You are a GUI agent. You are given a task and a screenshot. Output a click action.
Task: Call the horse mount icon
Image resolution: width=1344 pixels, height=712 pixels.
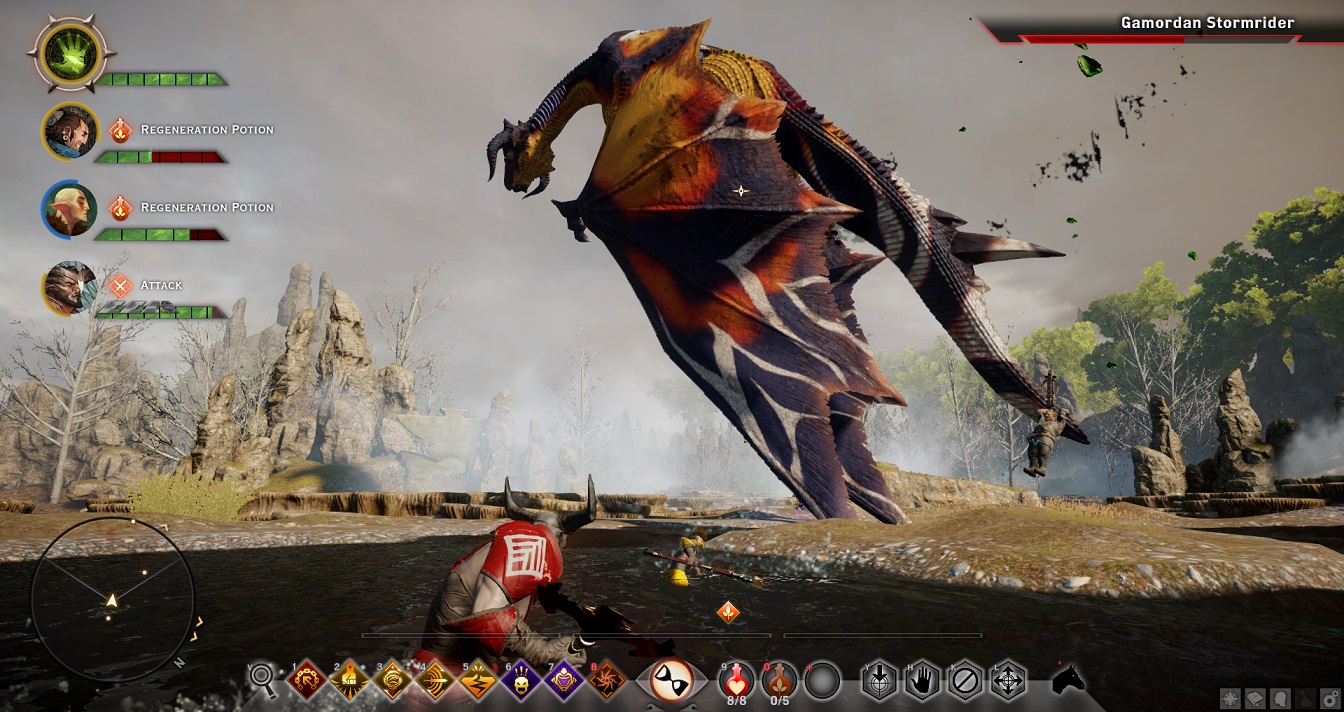pyautogui.click(x=1068, y=680)
